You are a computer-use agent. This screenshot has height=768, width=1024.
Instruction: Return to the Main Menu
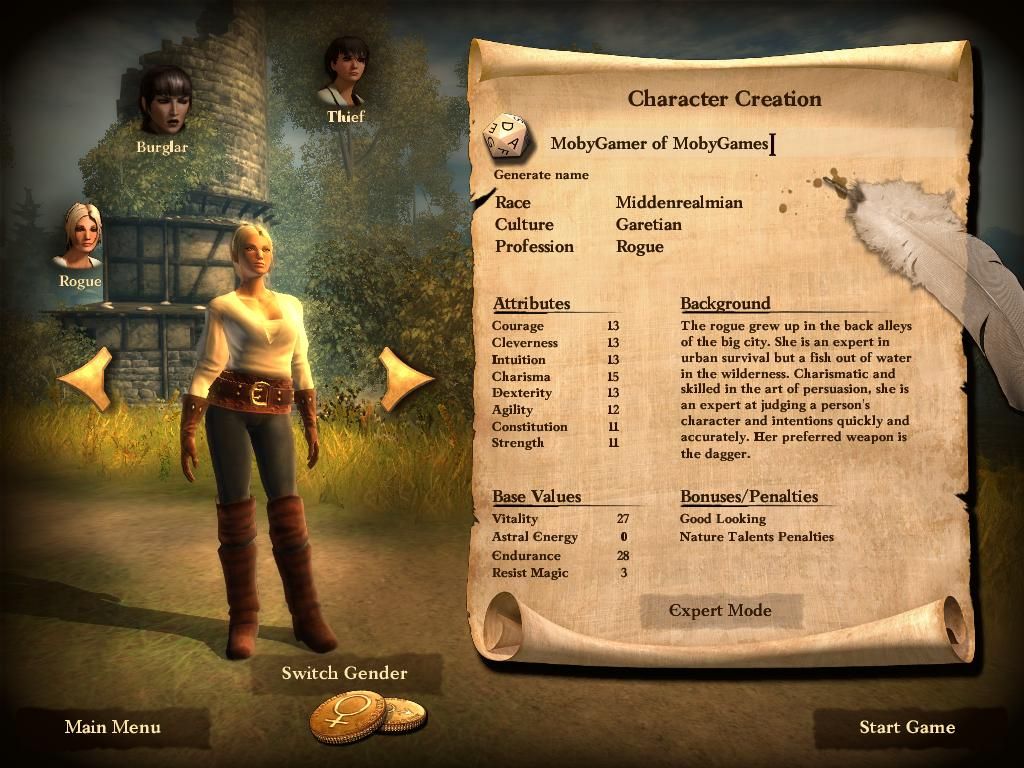click(112, 727)
